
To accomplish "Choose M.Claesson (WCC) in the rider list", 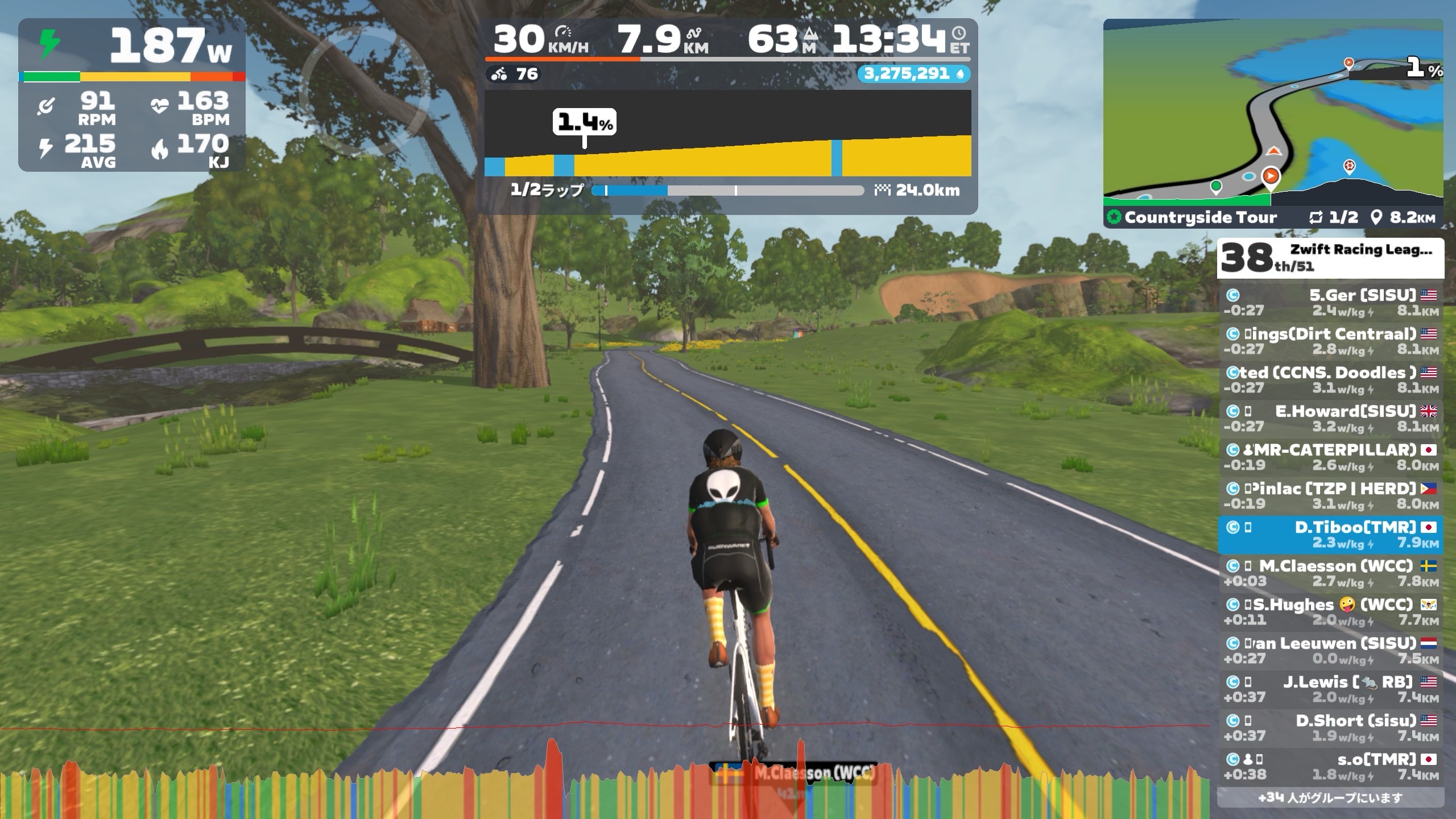I will pos(1330,573).
